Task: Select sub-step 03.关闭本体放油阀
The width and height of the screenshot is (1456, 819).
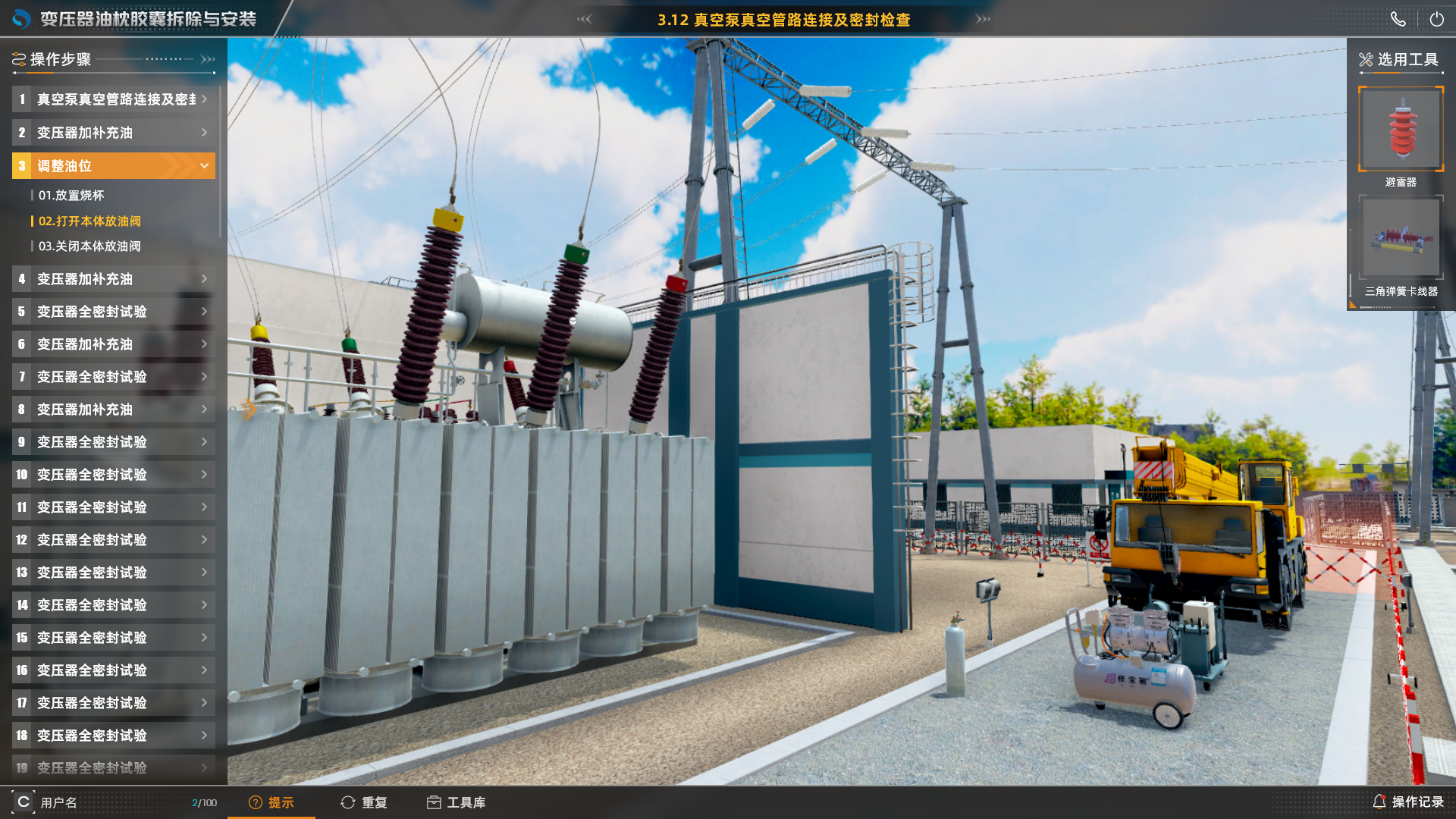Action: (89, 246)
